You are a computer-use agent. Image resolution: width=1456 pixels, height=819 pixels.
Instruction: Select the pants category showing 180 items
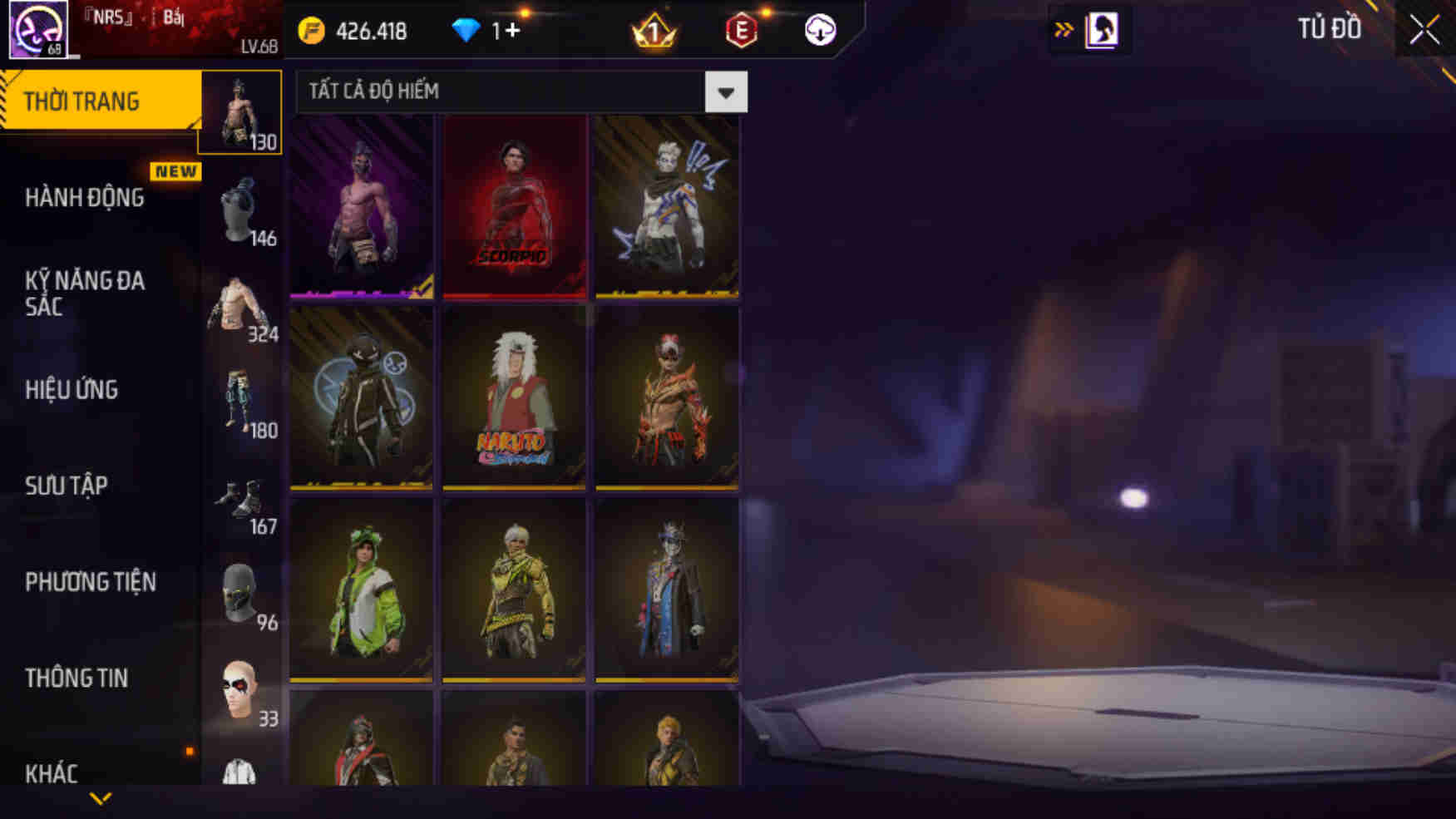[240, 406]
